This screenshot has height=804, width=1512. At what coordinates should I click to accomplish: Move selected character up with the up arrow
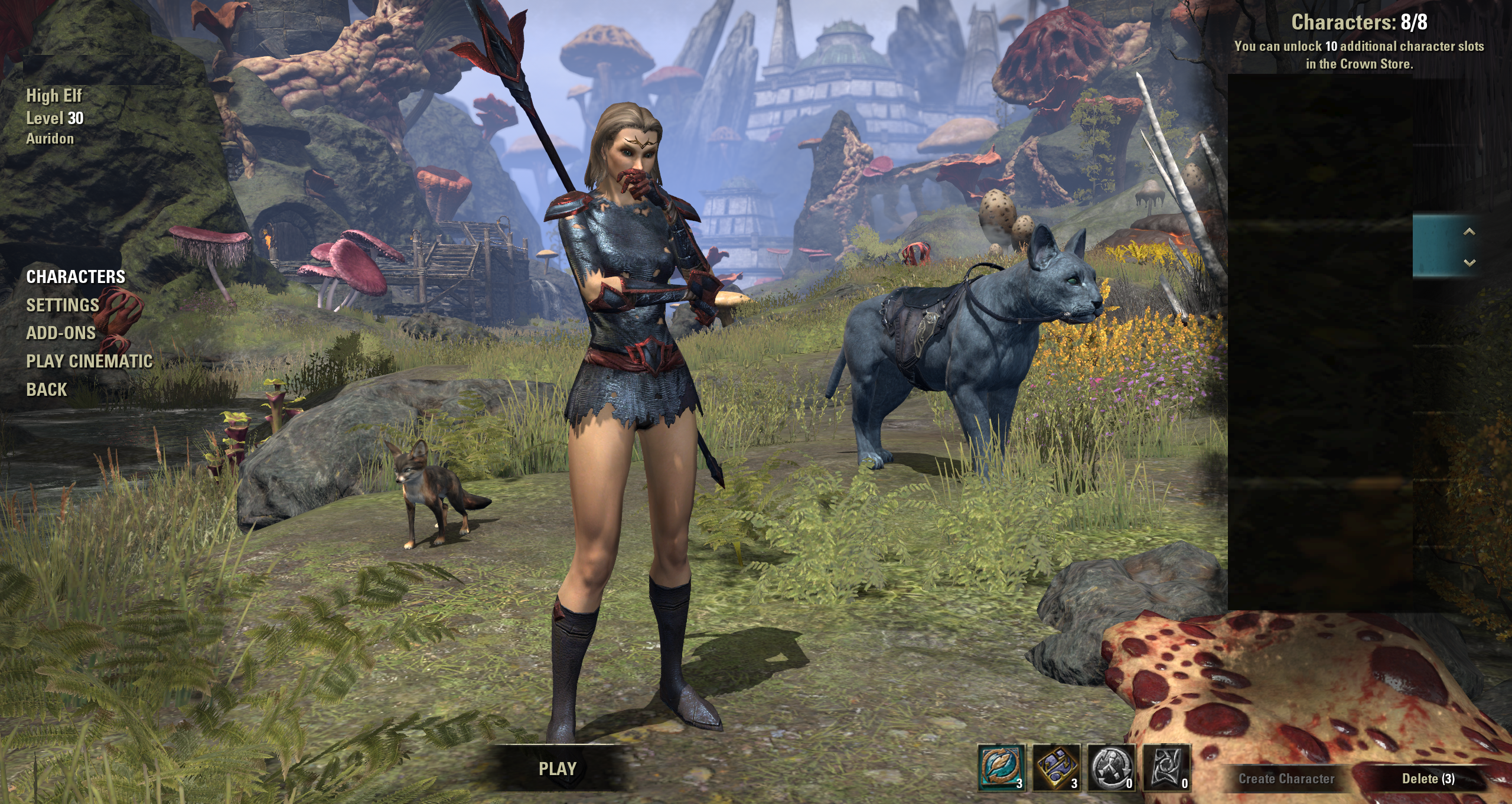1469,232
